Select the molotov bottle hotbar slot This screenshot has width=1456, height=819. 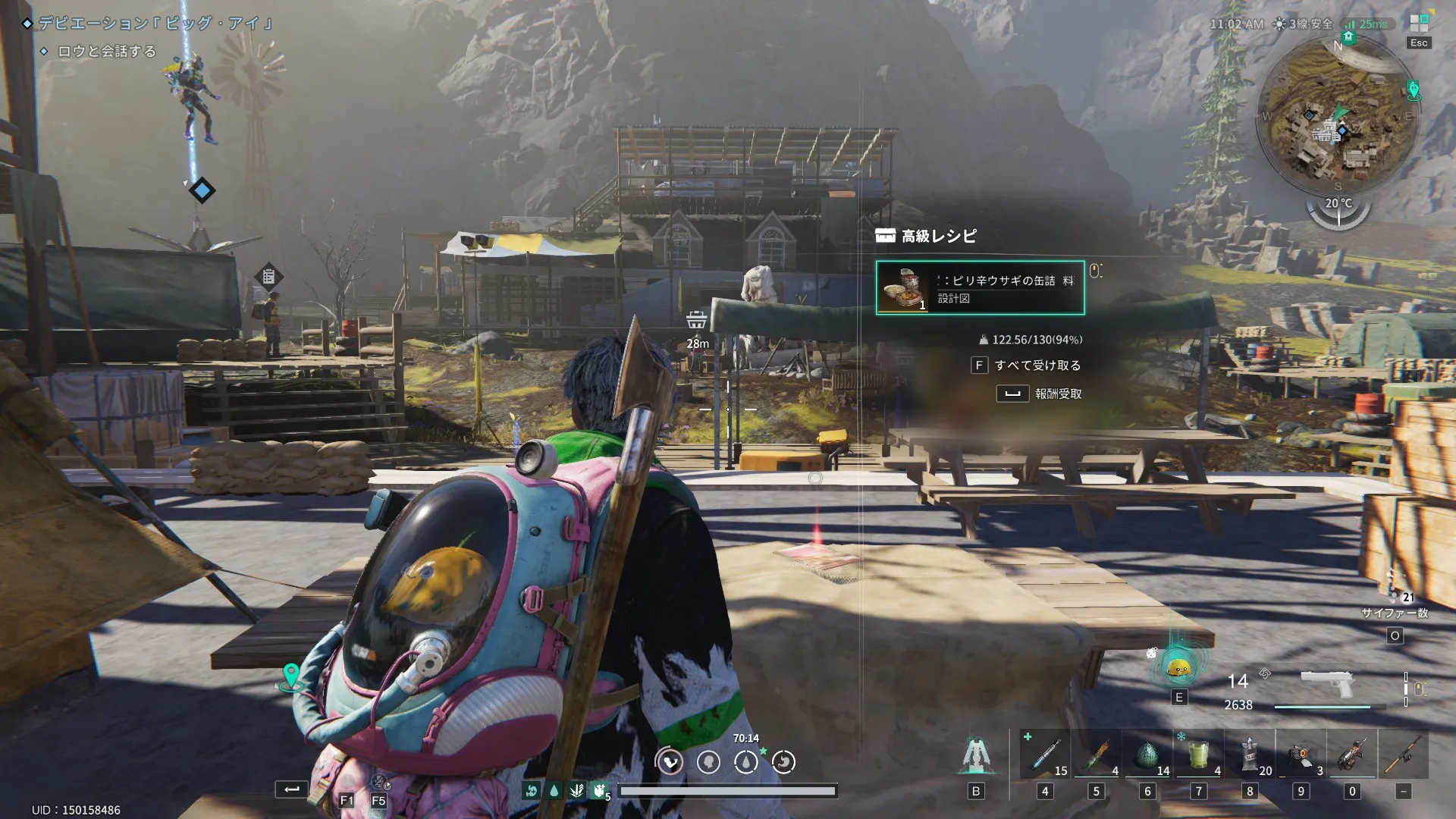pyautogui.click(x=1096, y=755)
